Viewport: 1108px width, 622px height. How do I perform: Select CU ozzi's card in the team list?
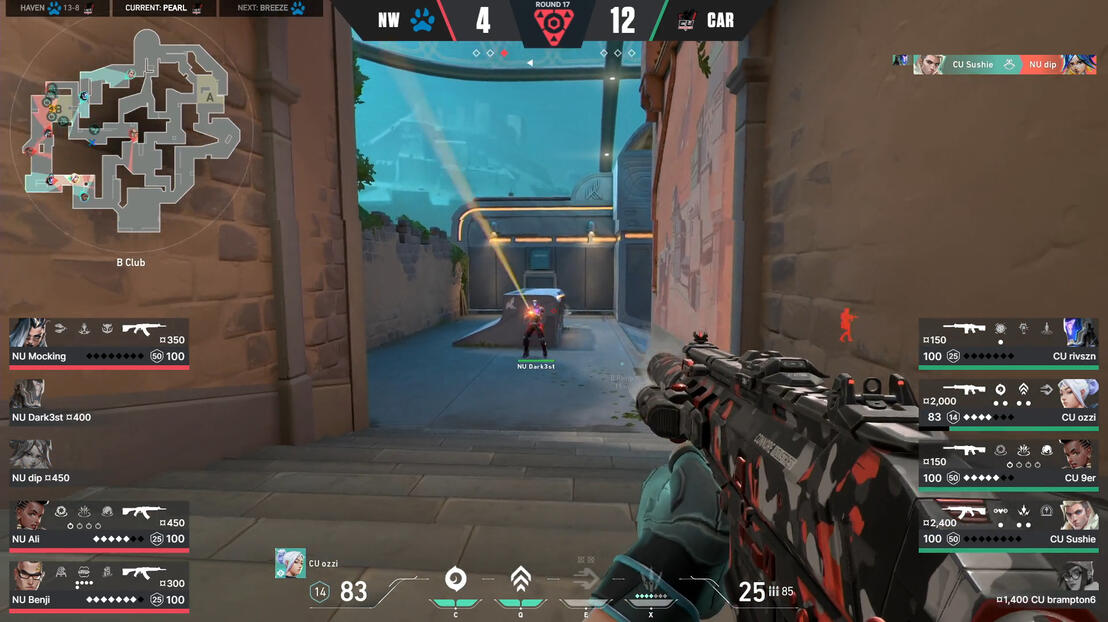[1008, 404]
